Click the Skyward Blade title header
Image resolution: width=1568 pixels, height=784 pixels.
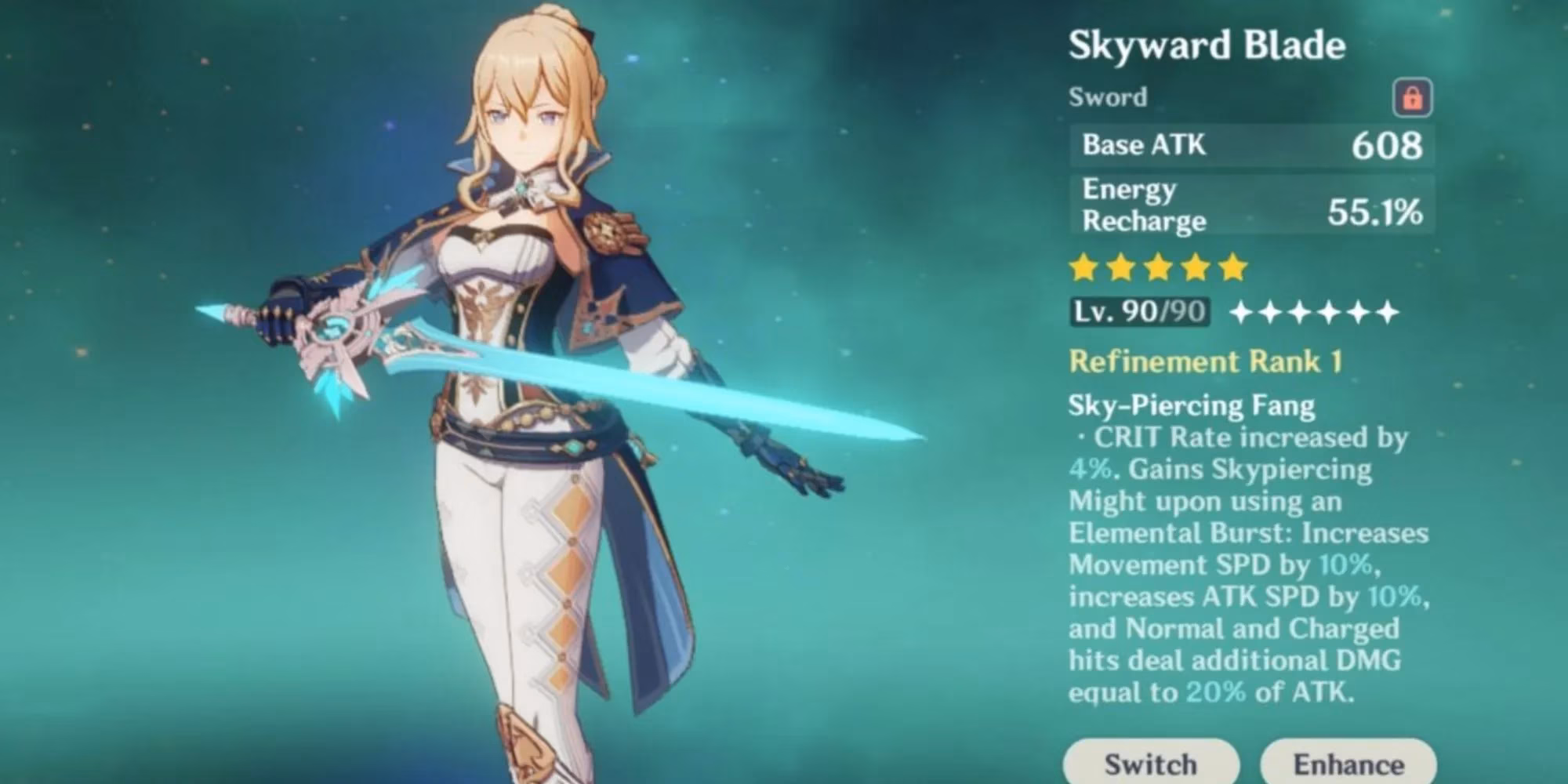(x=1207, y=45)
